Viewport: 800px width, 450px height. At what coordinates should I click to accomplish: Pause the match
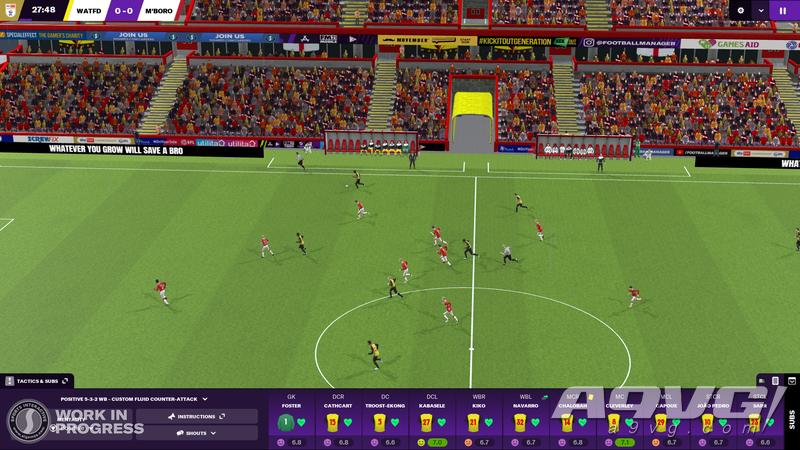pyautogui.click(x=783, y=10)
